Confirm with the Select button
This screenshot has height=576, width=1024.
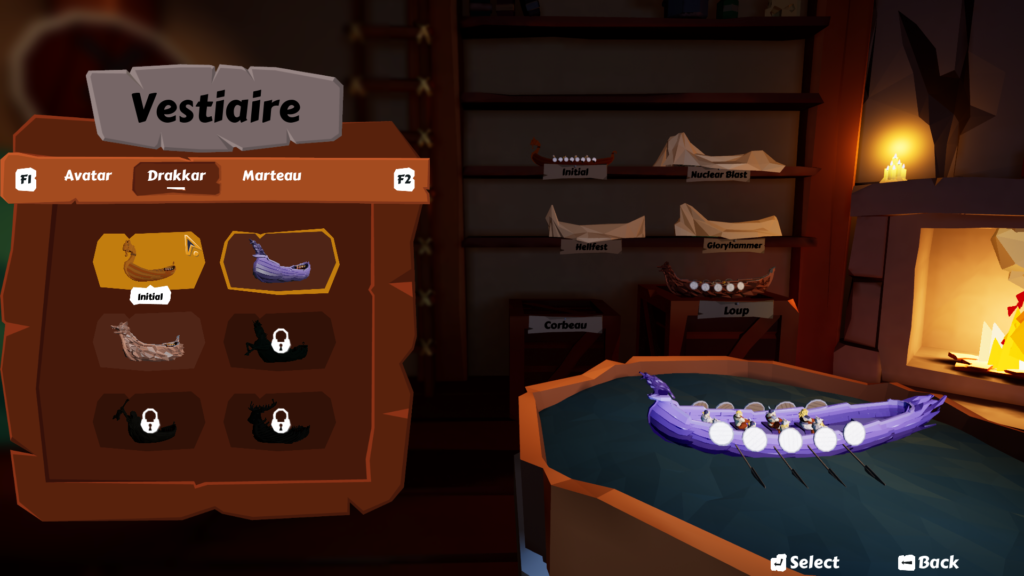[x=805, y=562]
